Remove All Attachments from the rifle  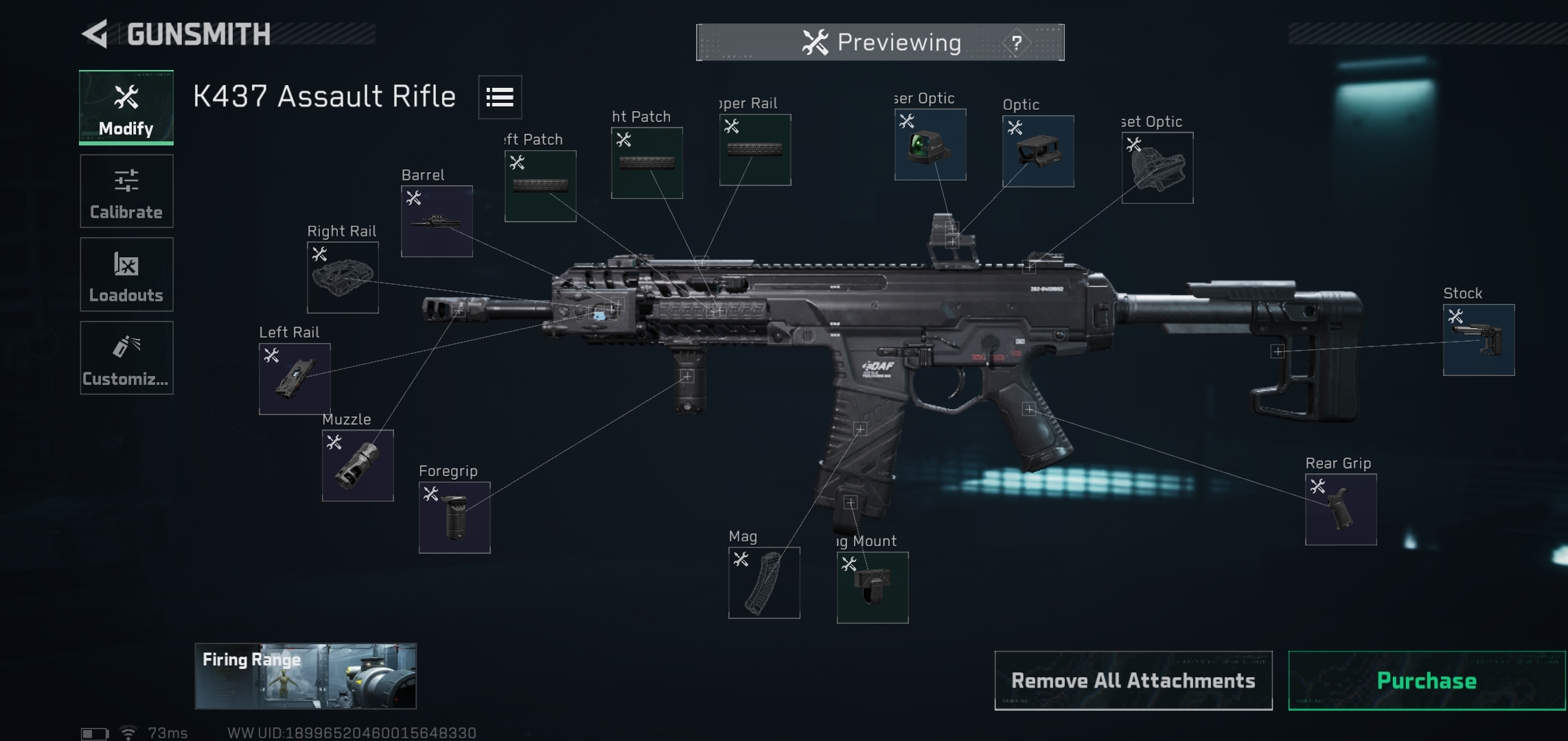pos(1133,681)
